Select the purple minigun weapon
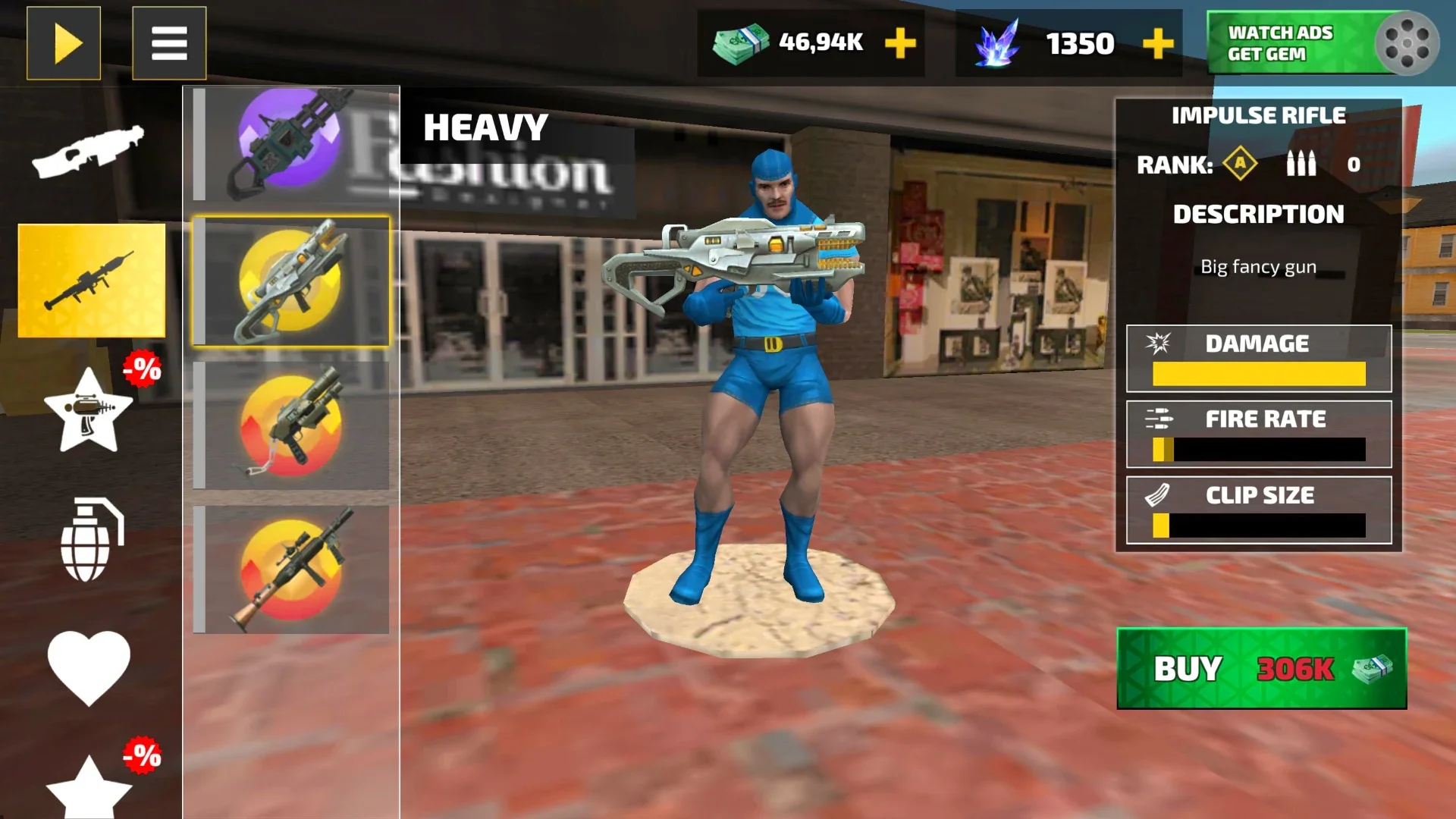1456x819 pixels. click(x=292, y=143)
